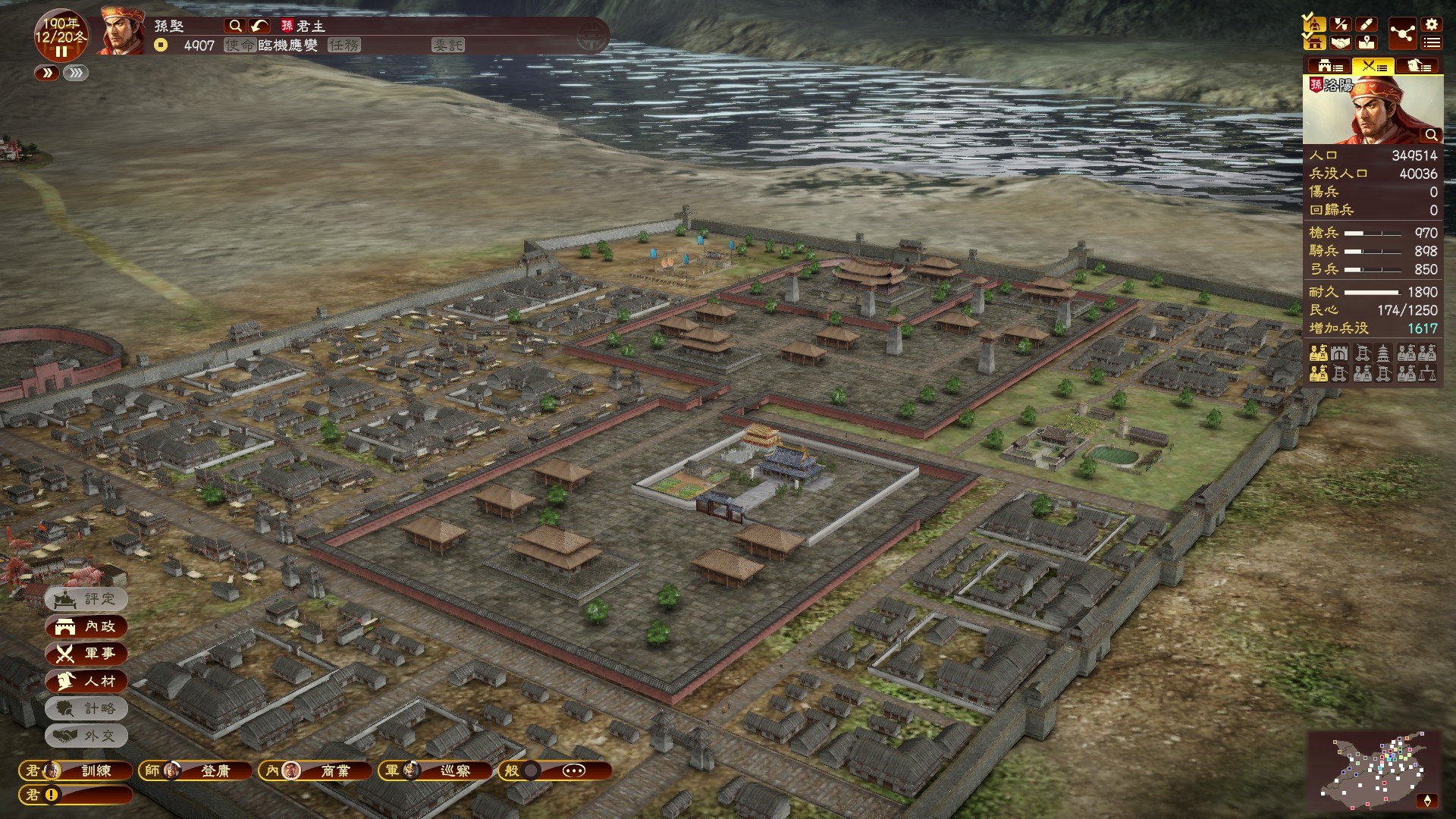
Task: Open the empty 般 task slot
Action: pos(555,770)
